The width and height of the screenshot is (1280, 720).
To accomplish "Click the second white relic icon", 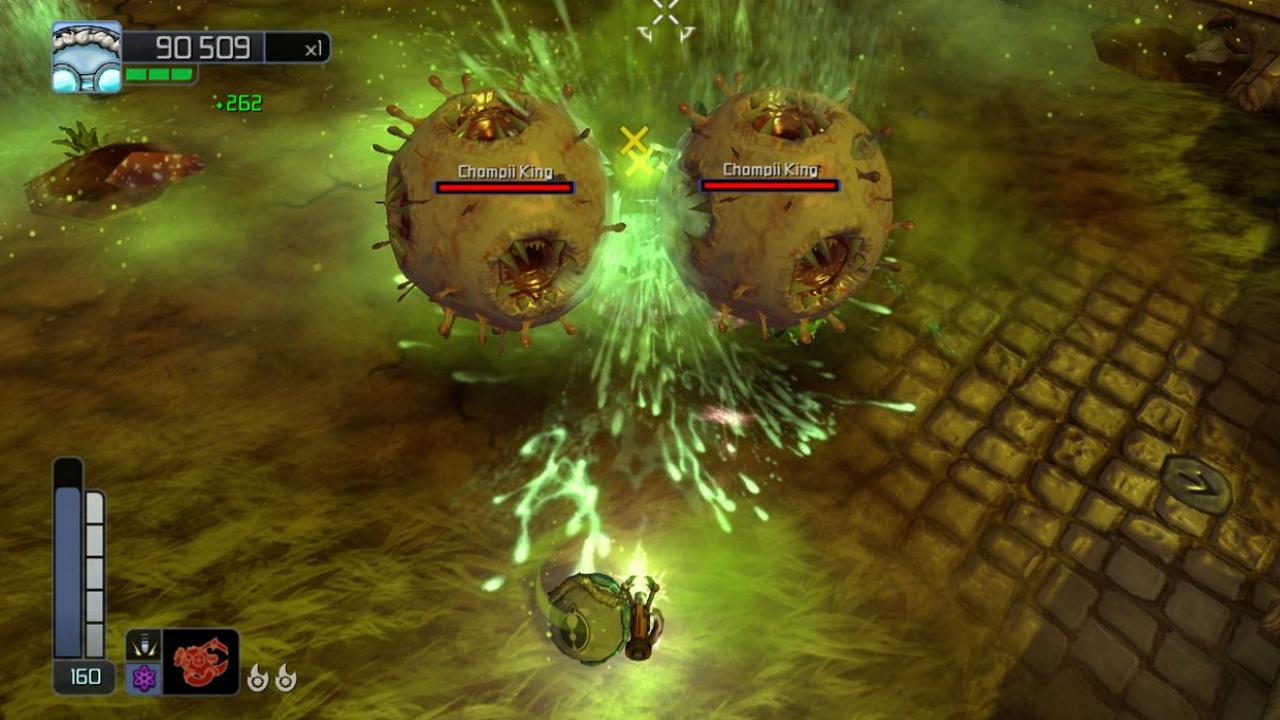I will click(x=285, y=677).
